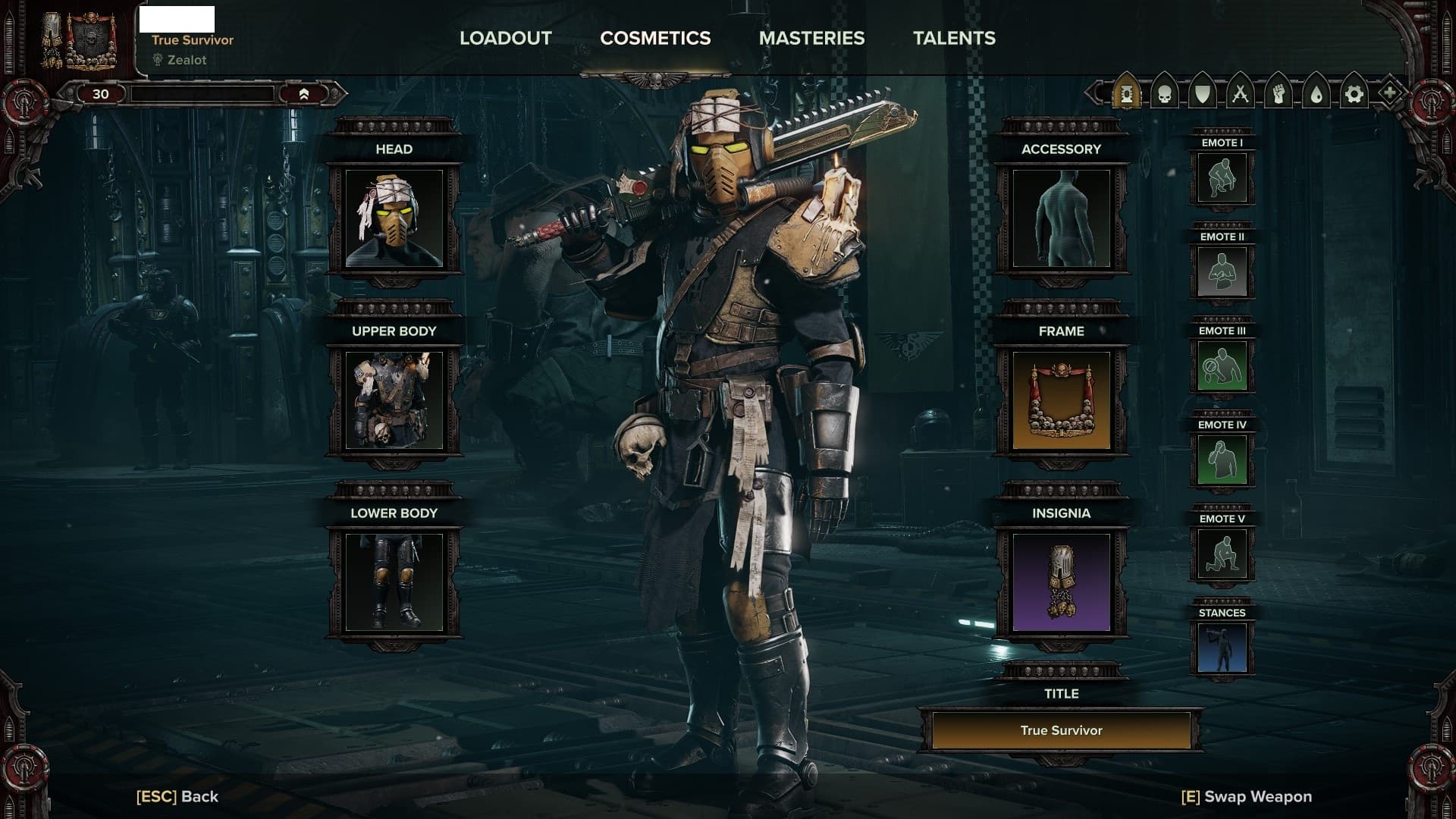This screenshot has height=819, width=1456.
Task: Choose the Lower Body cosmetic slot
Action: (394, 582)
